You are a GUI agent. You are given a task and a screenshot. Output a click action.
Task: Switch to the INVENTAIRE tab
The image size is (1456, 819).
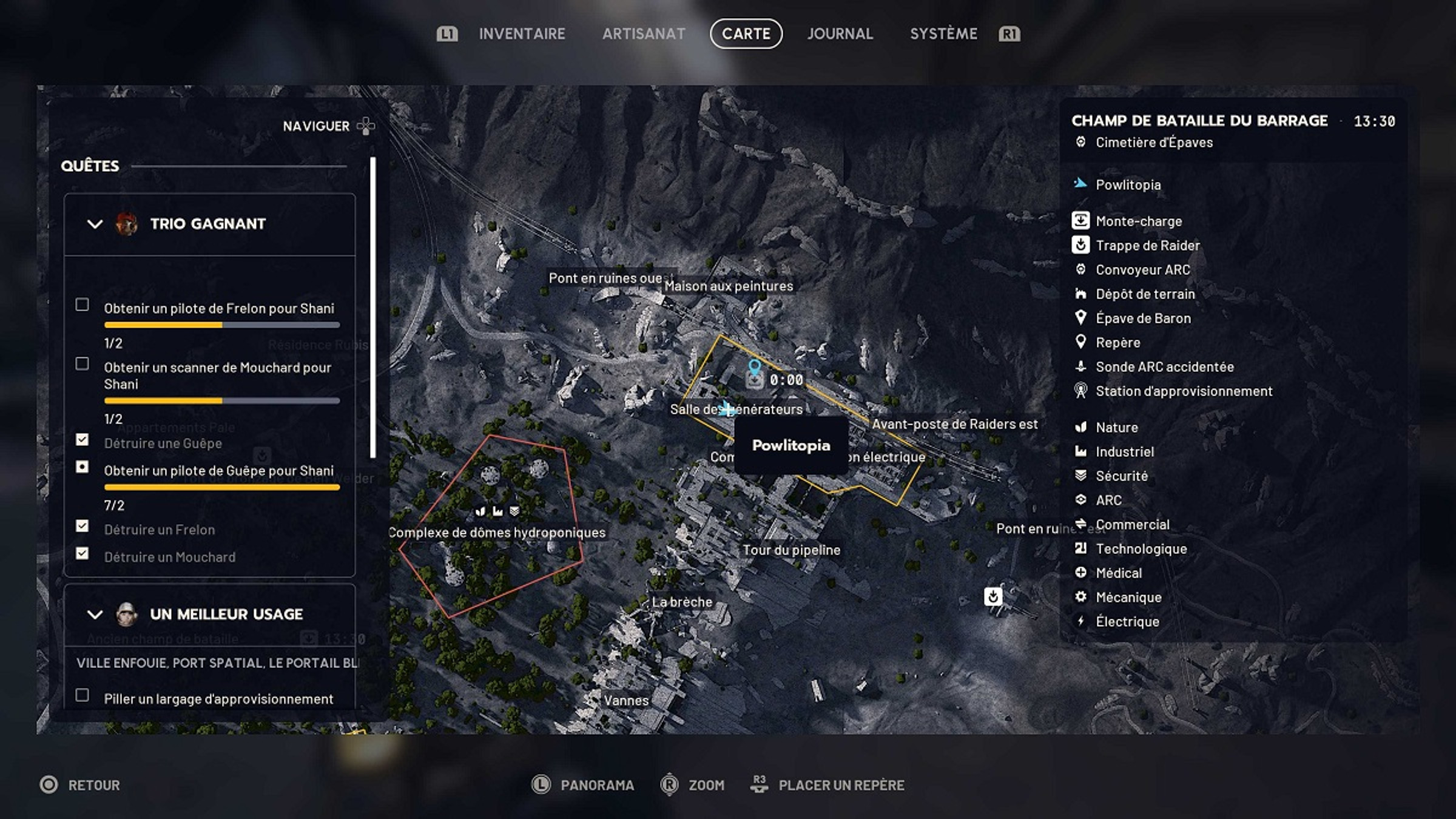[x=522, y=34]
